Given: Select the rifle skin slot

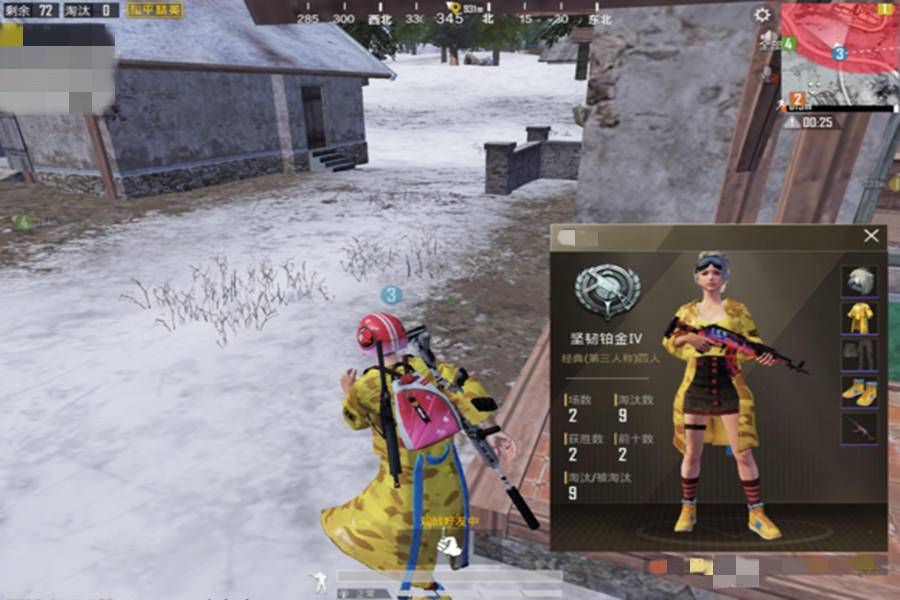Looking at the screenshot, I should [x=859, y=428].
